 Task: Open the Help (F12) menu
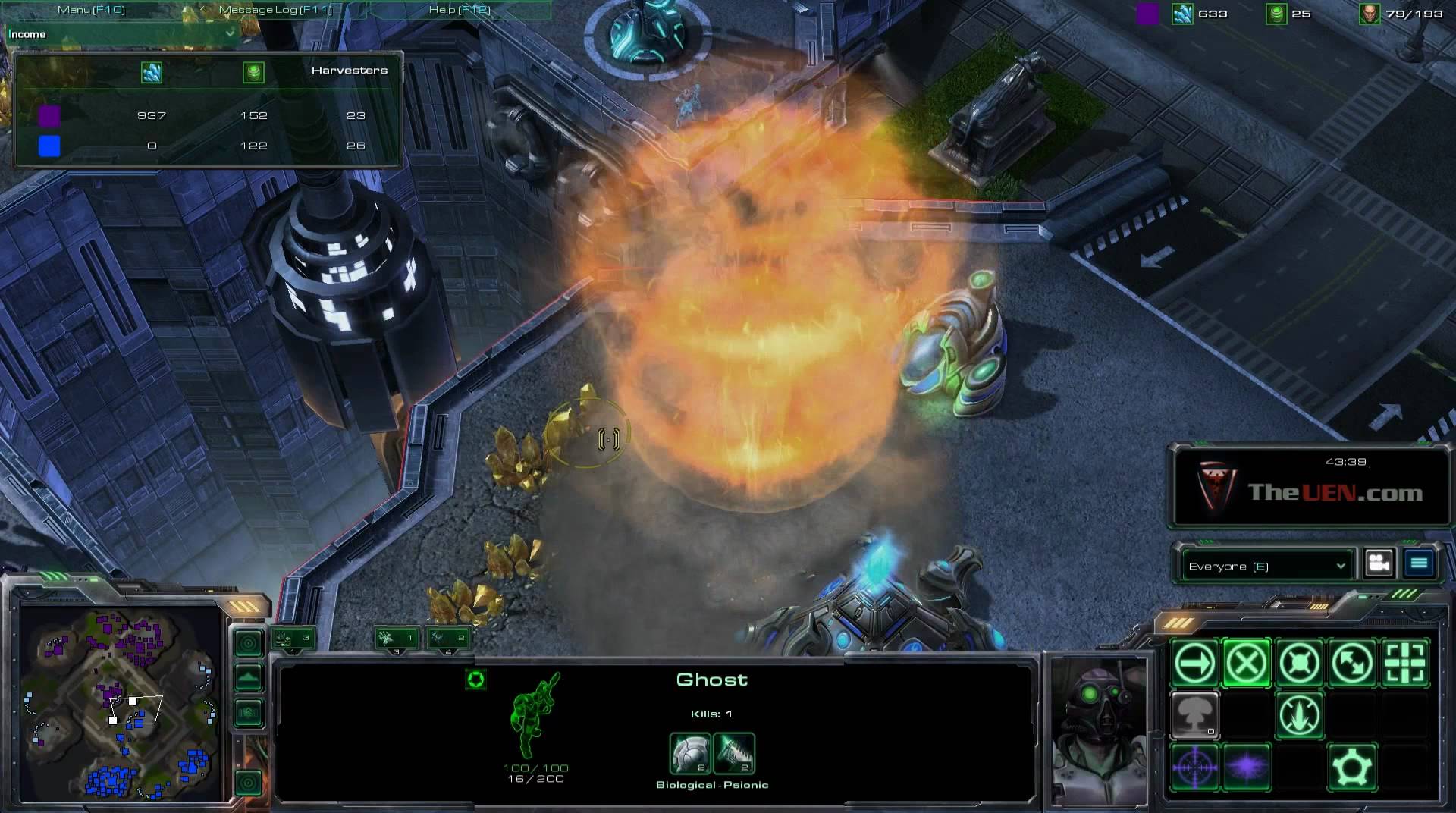pyautogui.click(x=460, y=10)
